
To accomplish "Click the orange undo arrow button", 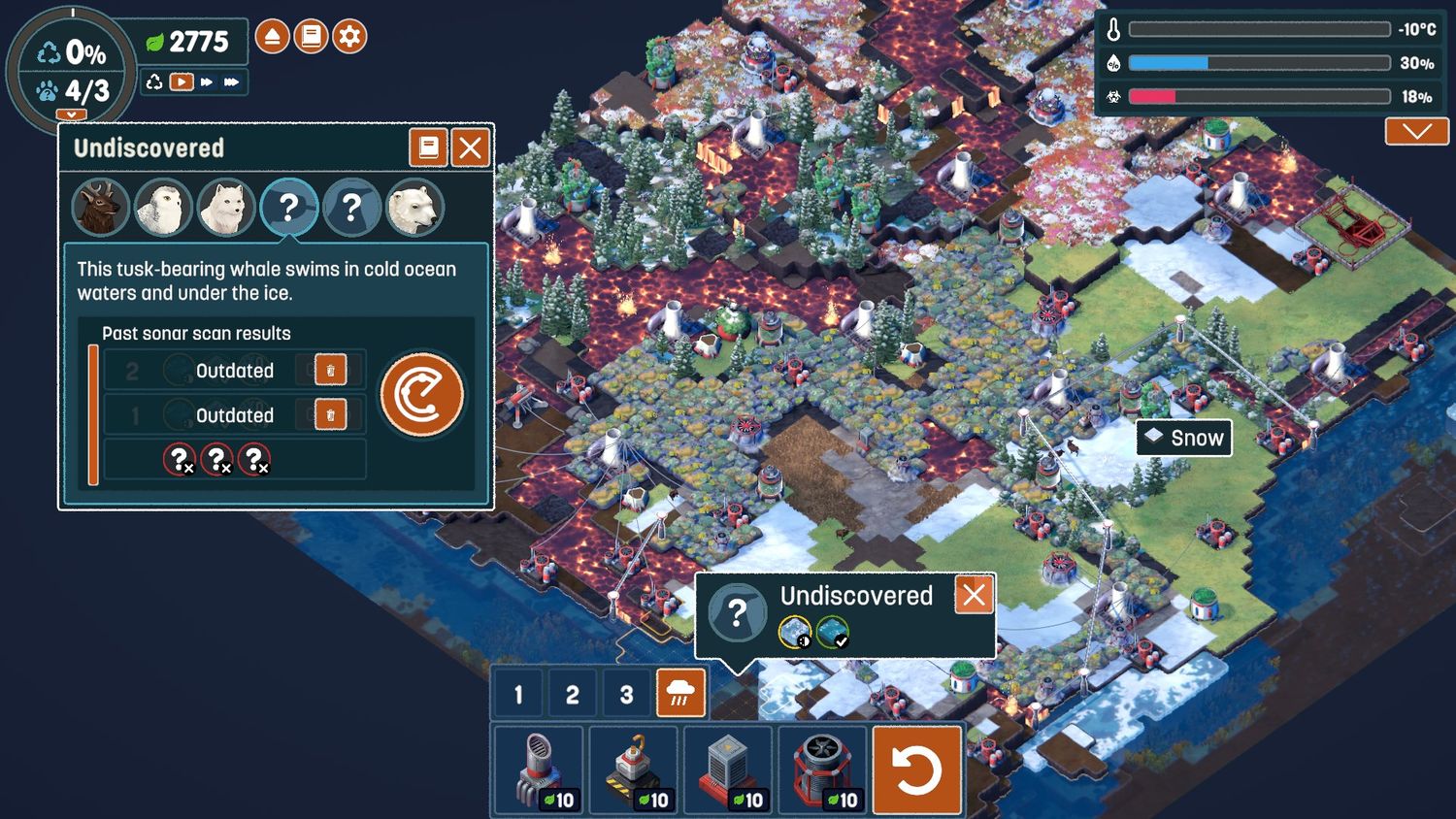I will (x=917, y=770).
